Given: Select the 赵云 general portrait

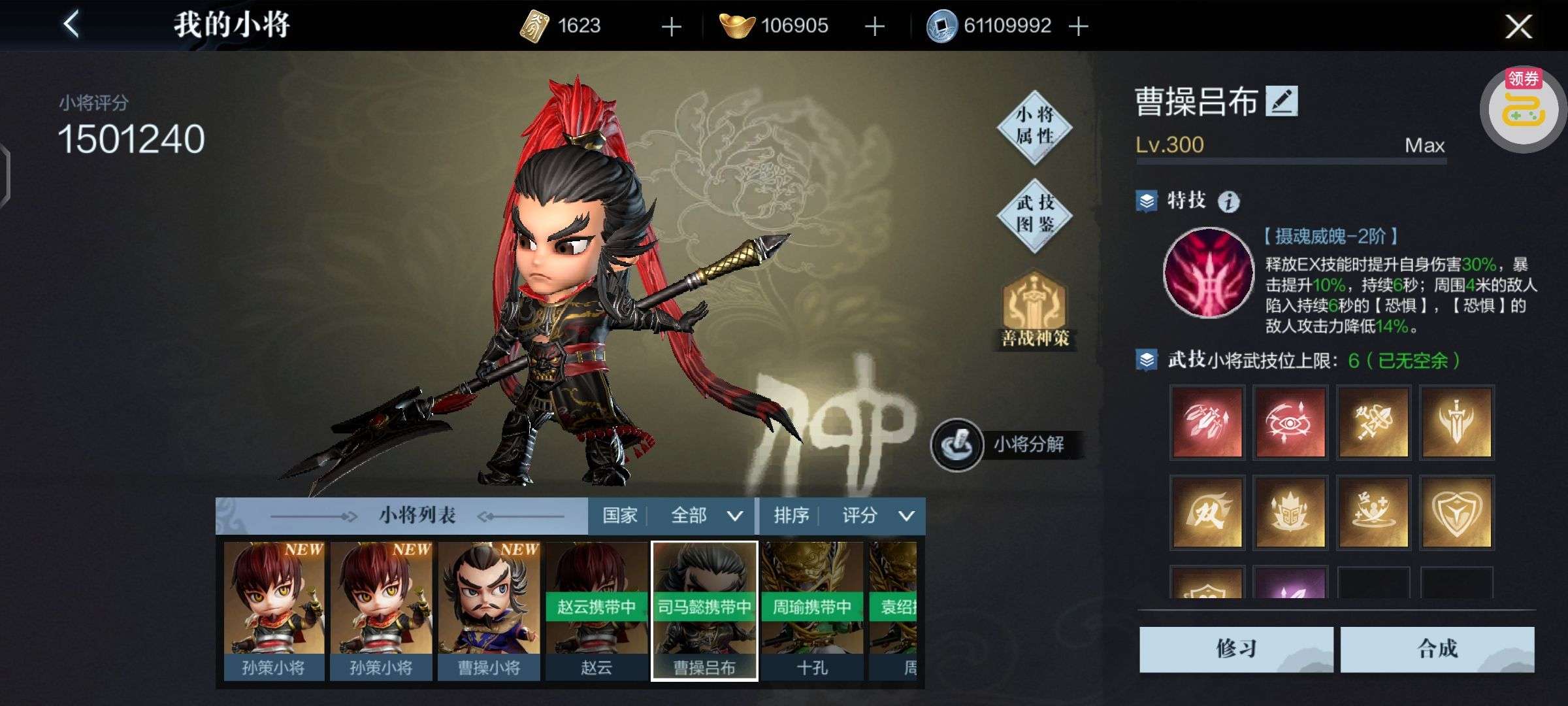Looking at the screenshot, I should tap(596, 611).
